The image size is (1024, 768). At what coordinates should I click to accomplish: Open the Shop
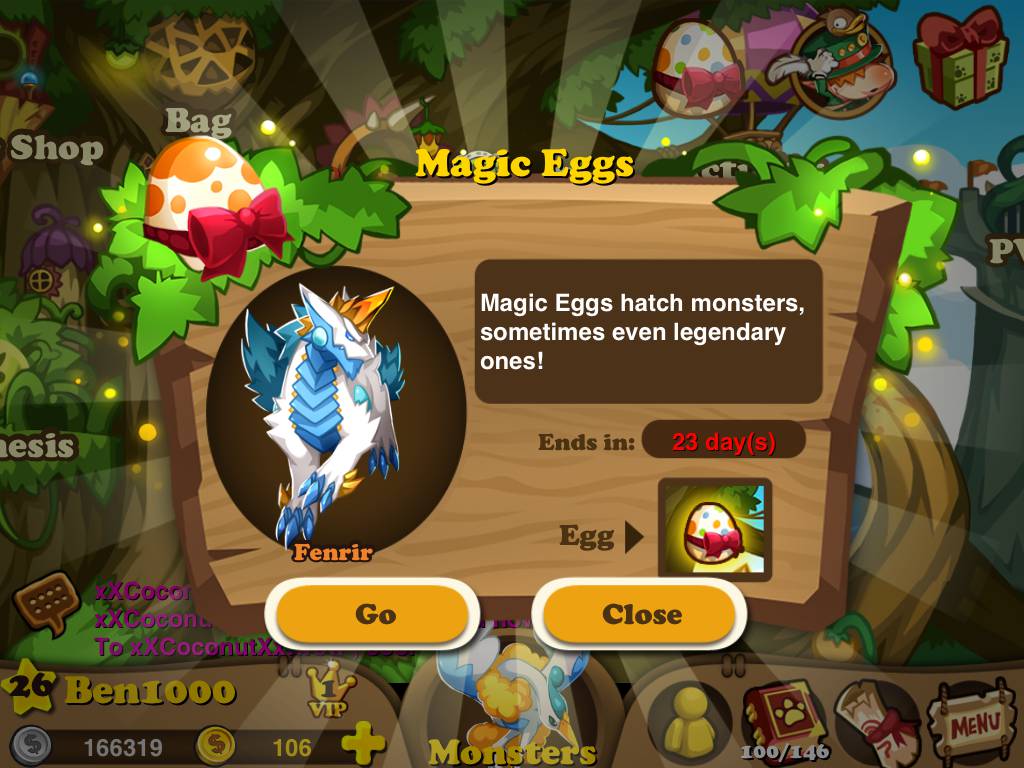pyautogui.click(x=55, y=148)
